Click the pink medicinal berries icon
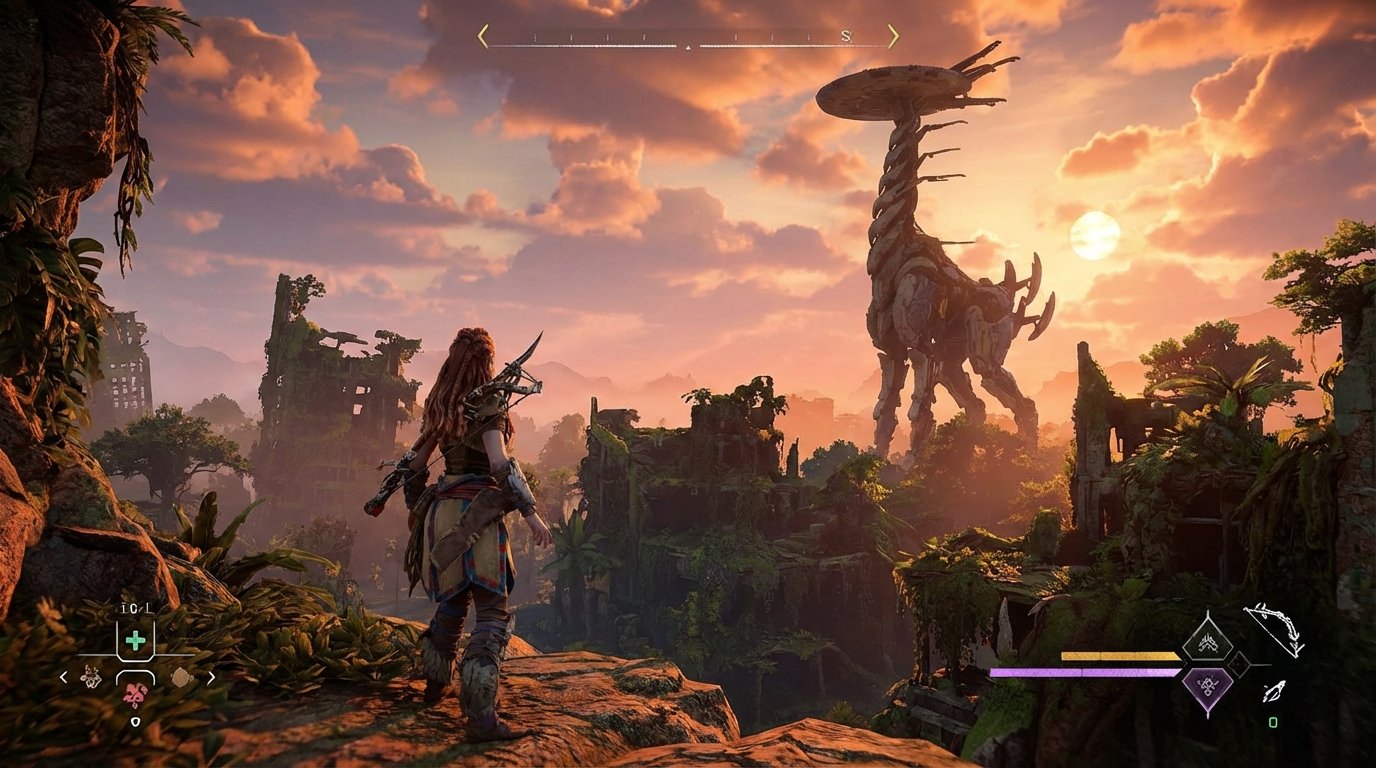The width and height of the screenshot is (1376, 768). [x=135, y=694]
